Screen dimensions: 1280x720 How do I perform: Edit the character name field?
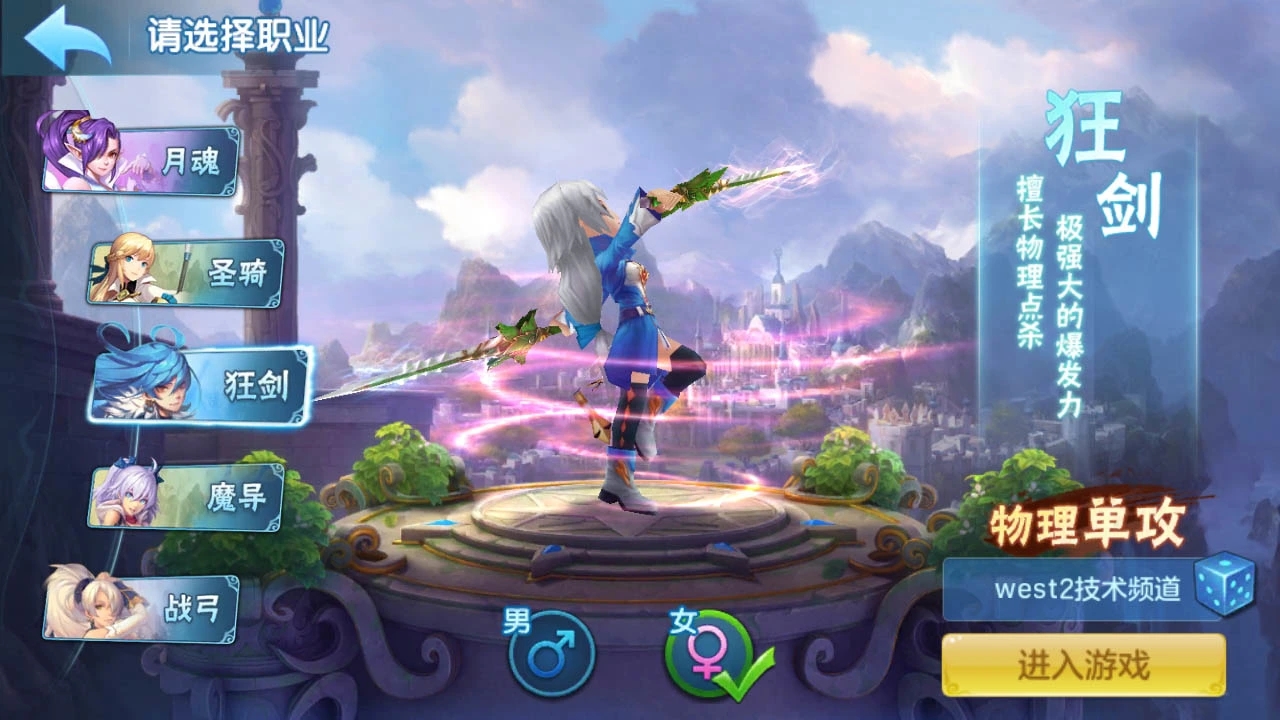tap(1085, 588)
